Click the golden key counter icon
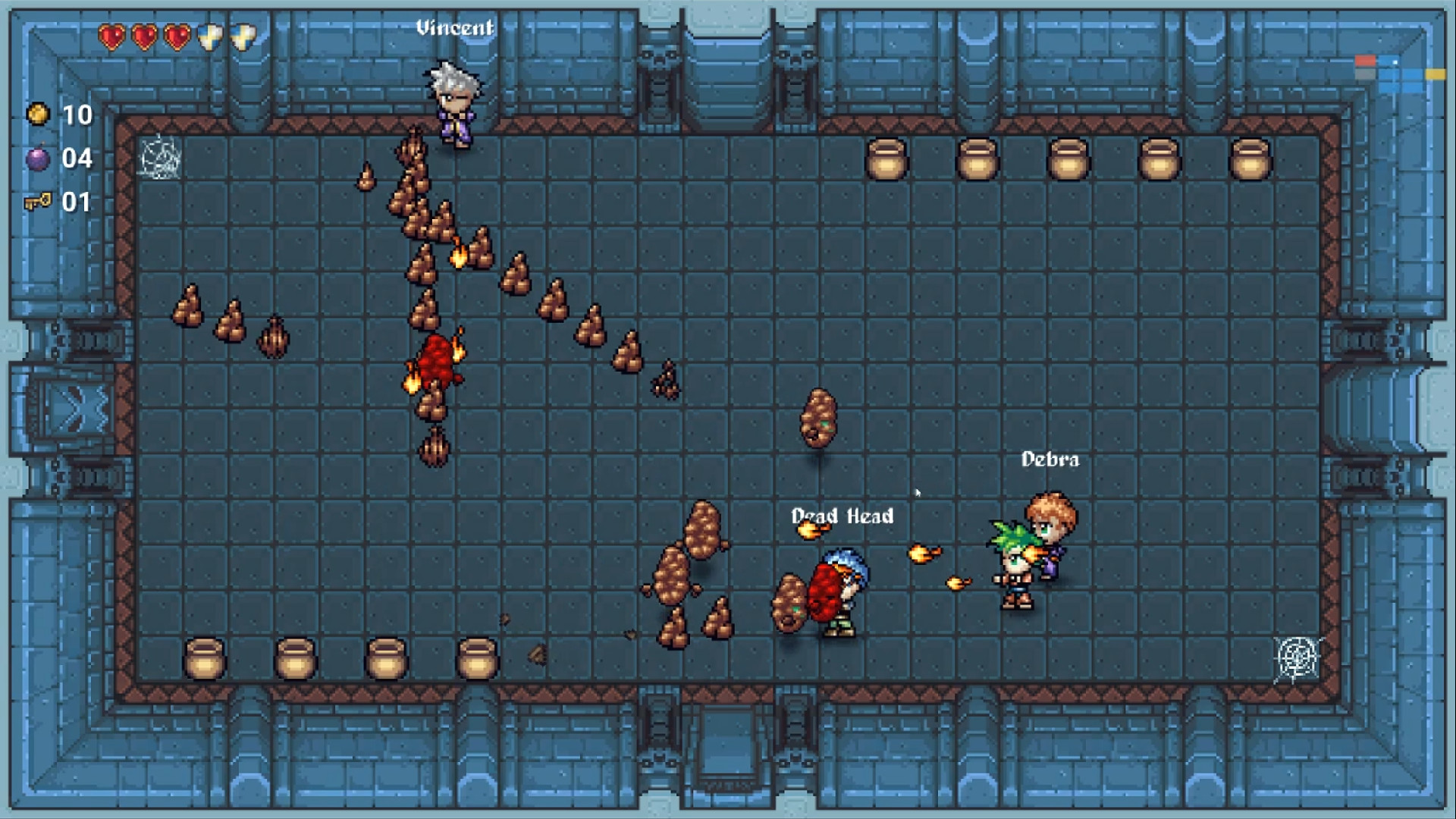1456x819 pixels. click(x=39, y=202)
